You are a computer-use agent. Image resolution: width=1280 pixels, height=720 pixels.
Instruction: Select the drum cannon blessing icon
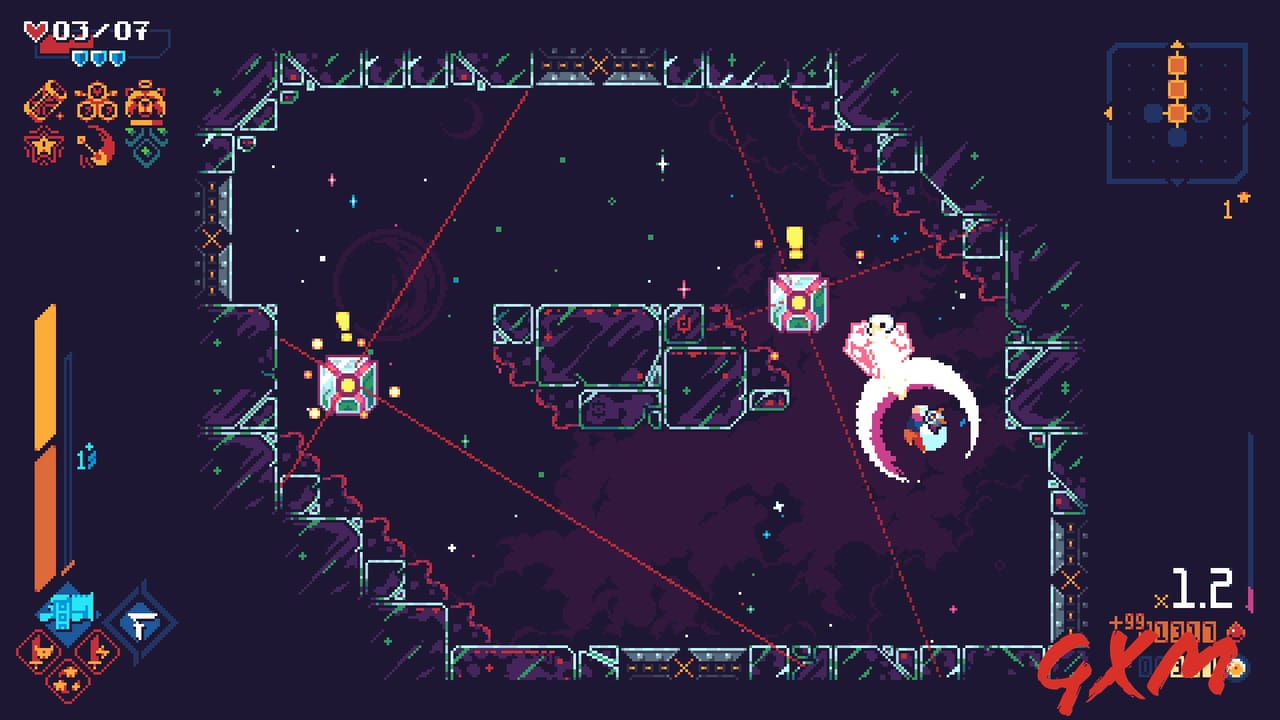[45, 100]
